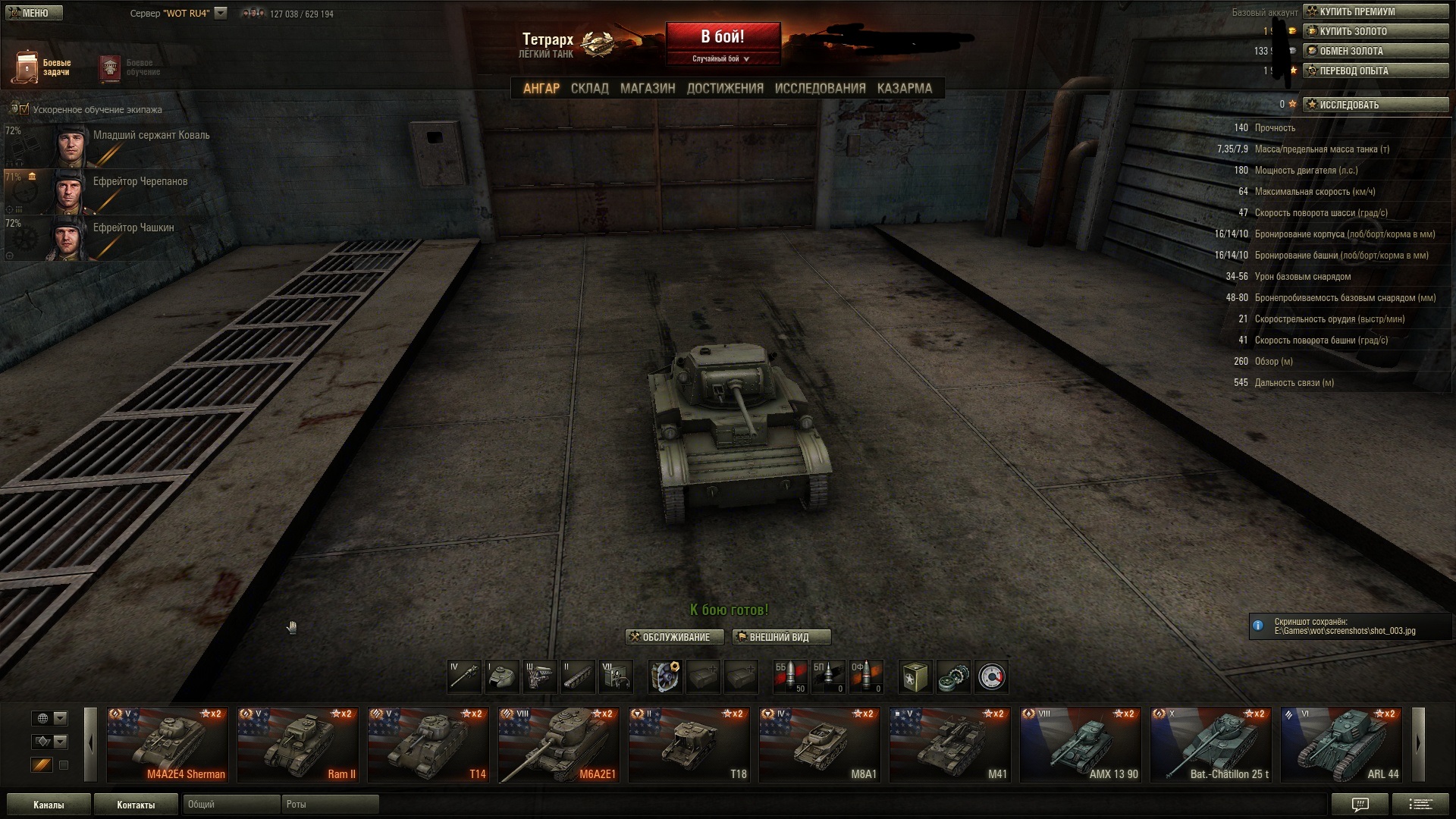Image resolution: width=1456 pixels, height=819 pixels.
Task: Open ОБСЛУЖИВАНИЕ for the tank
Action: (674, 637)
